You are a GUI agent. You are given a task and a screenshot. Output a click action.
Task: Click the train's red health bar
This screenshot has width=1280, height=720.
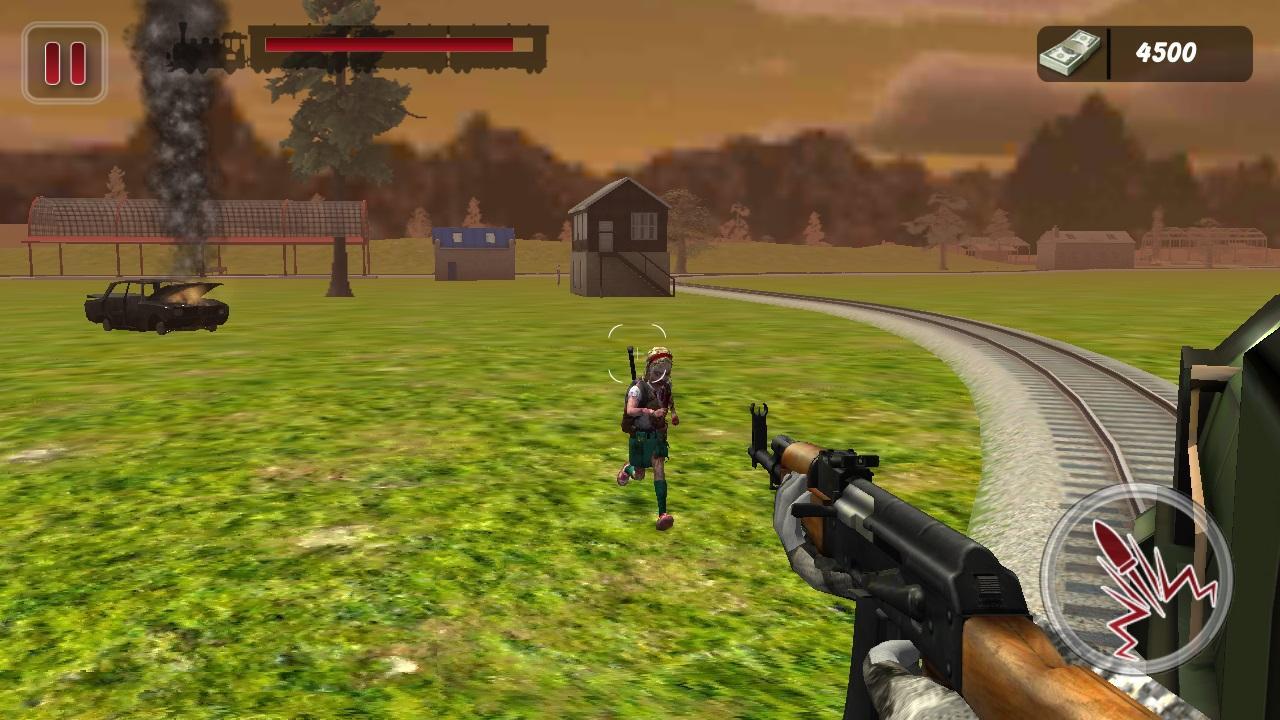[390, 42]
